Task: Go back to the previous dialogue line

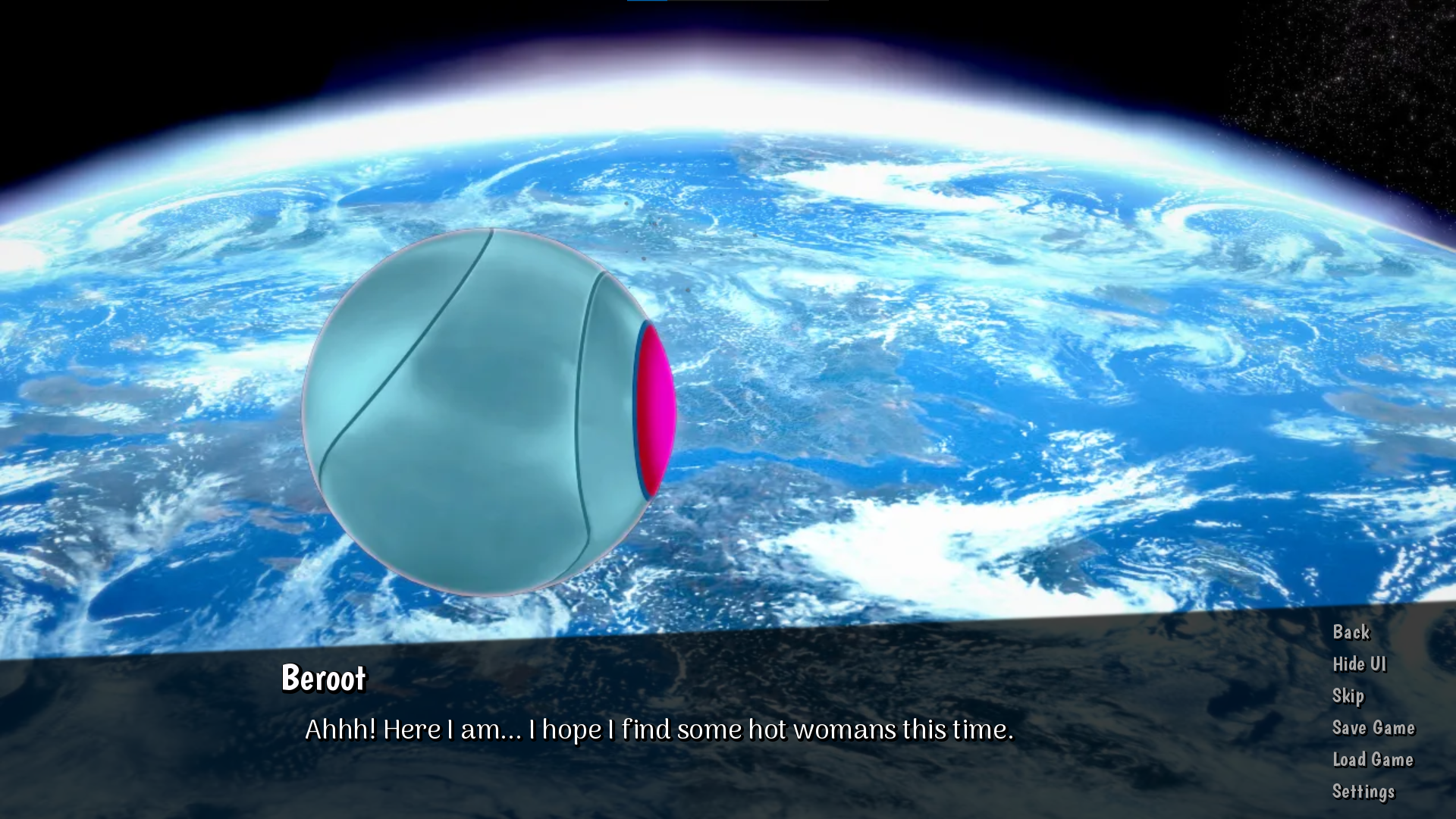Action: 1351,632
